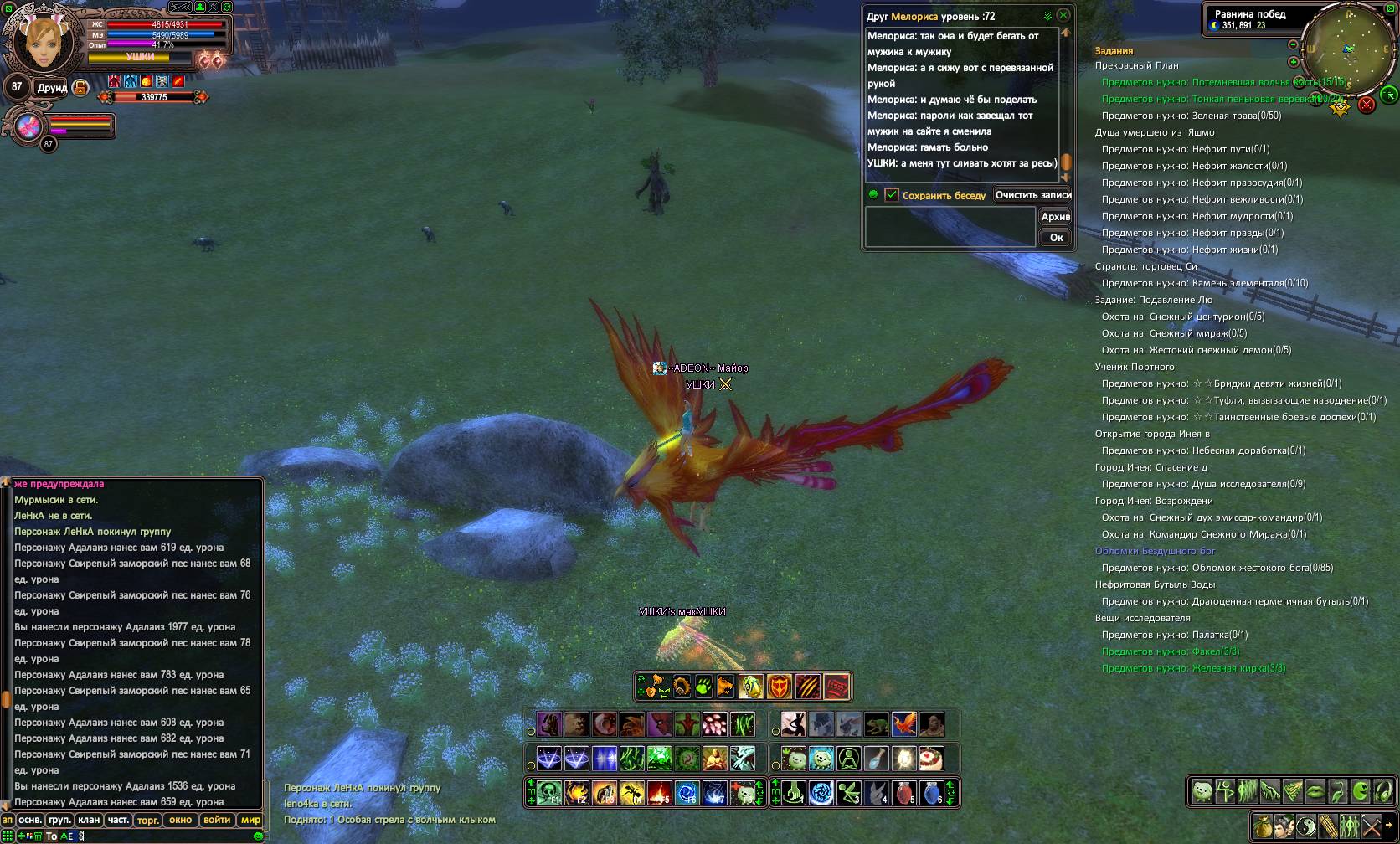The width and height of the screenshot is (1400, 844).
Task: Open the chat emoticon smiley menu
Action: point(258,836)
